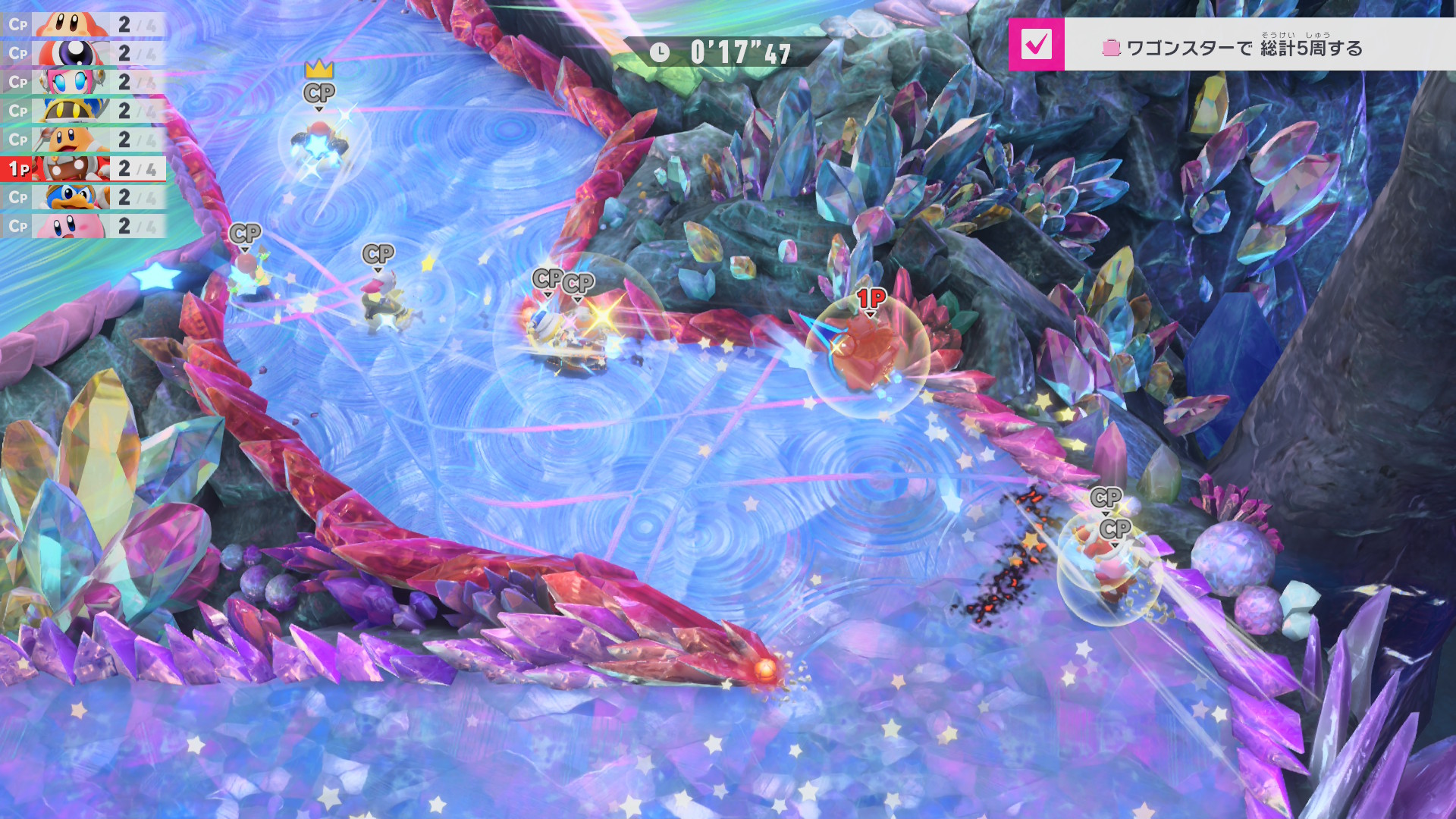Choose King Dedede's standings row
1456x819 pixels.
tap(83, 197)
